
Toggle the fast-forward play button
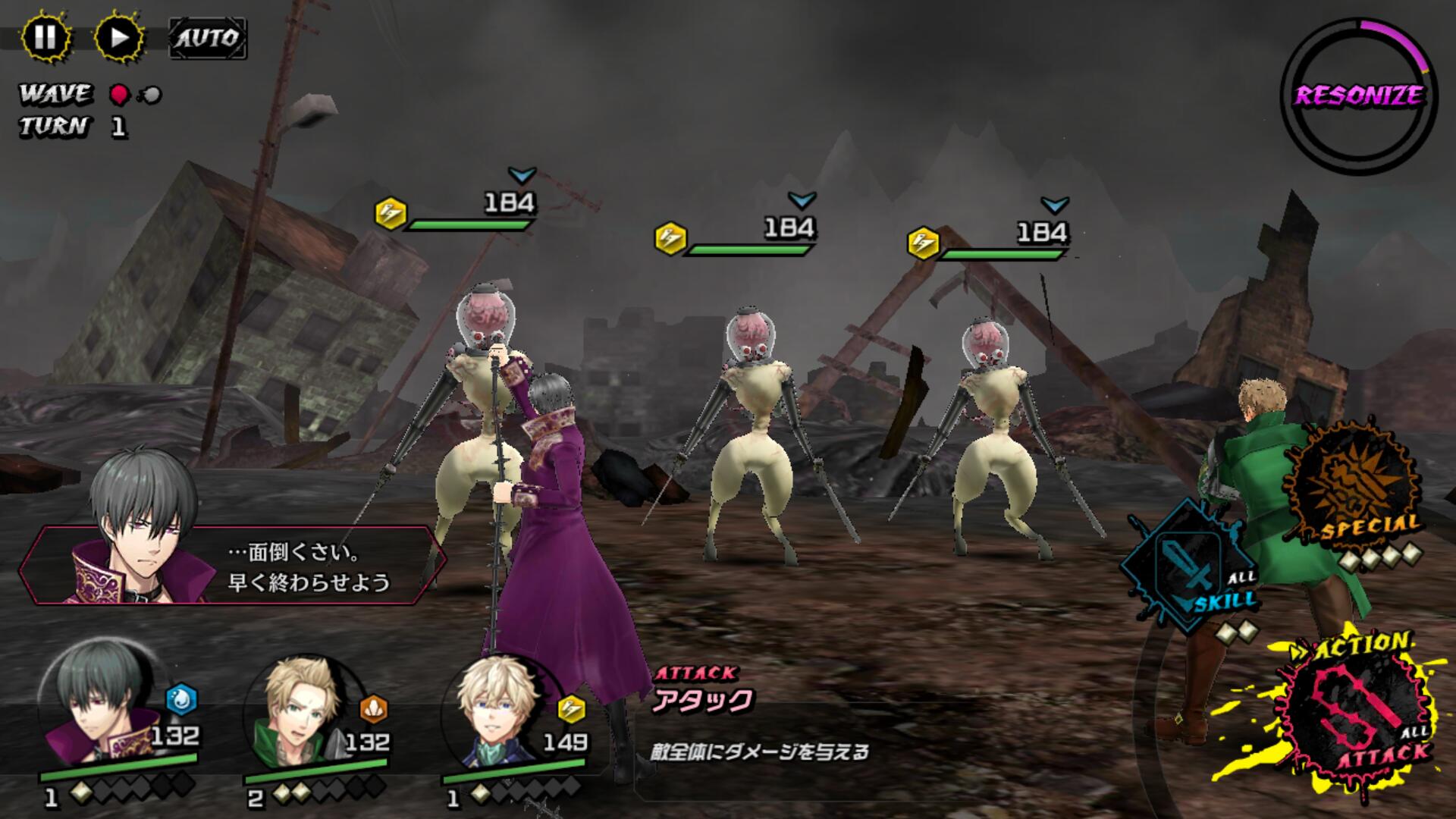pos(119,37)
